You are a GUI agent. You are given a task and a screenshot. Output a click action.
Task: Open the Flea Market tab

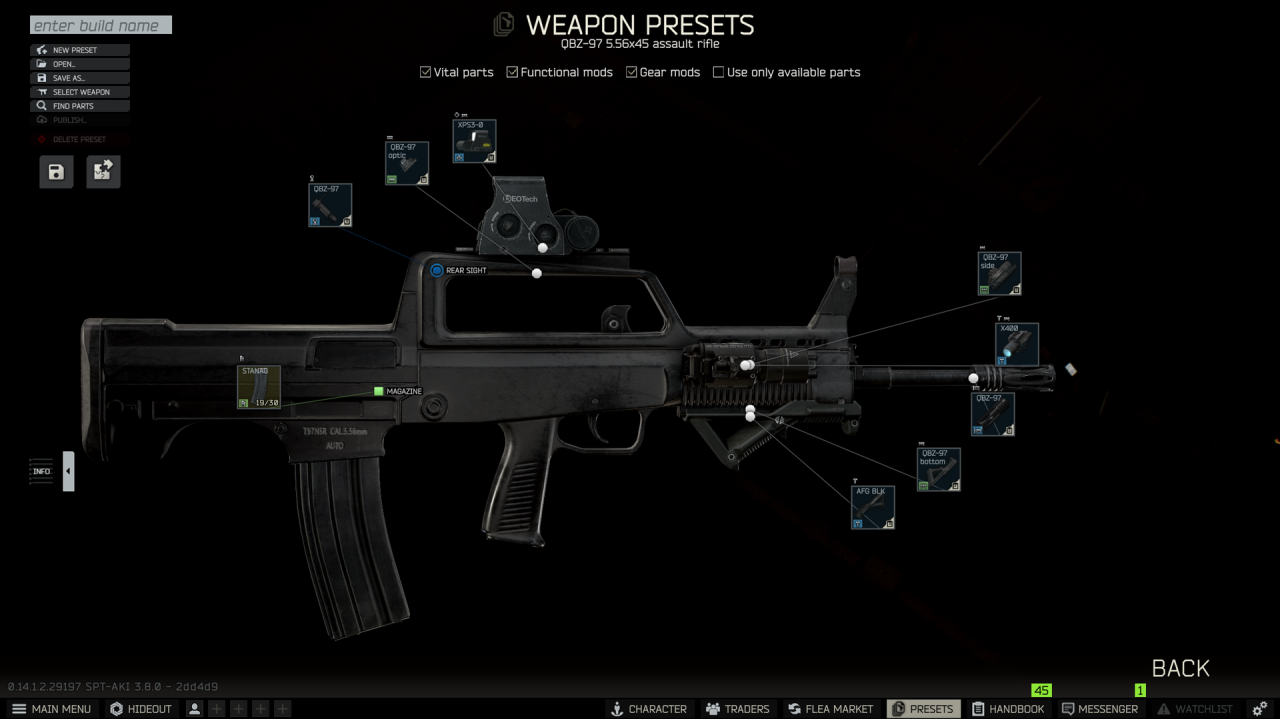pyautogui.click(x=830, y=709)
